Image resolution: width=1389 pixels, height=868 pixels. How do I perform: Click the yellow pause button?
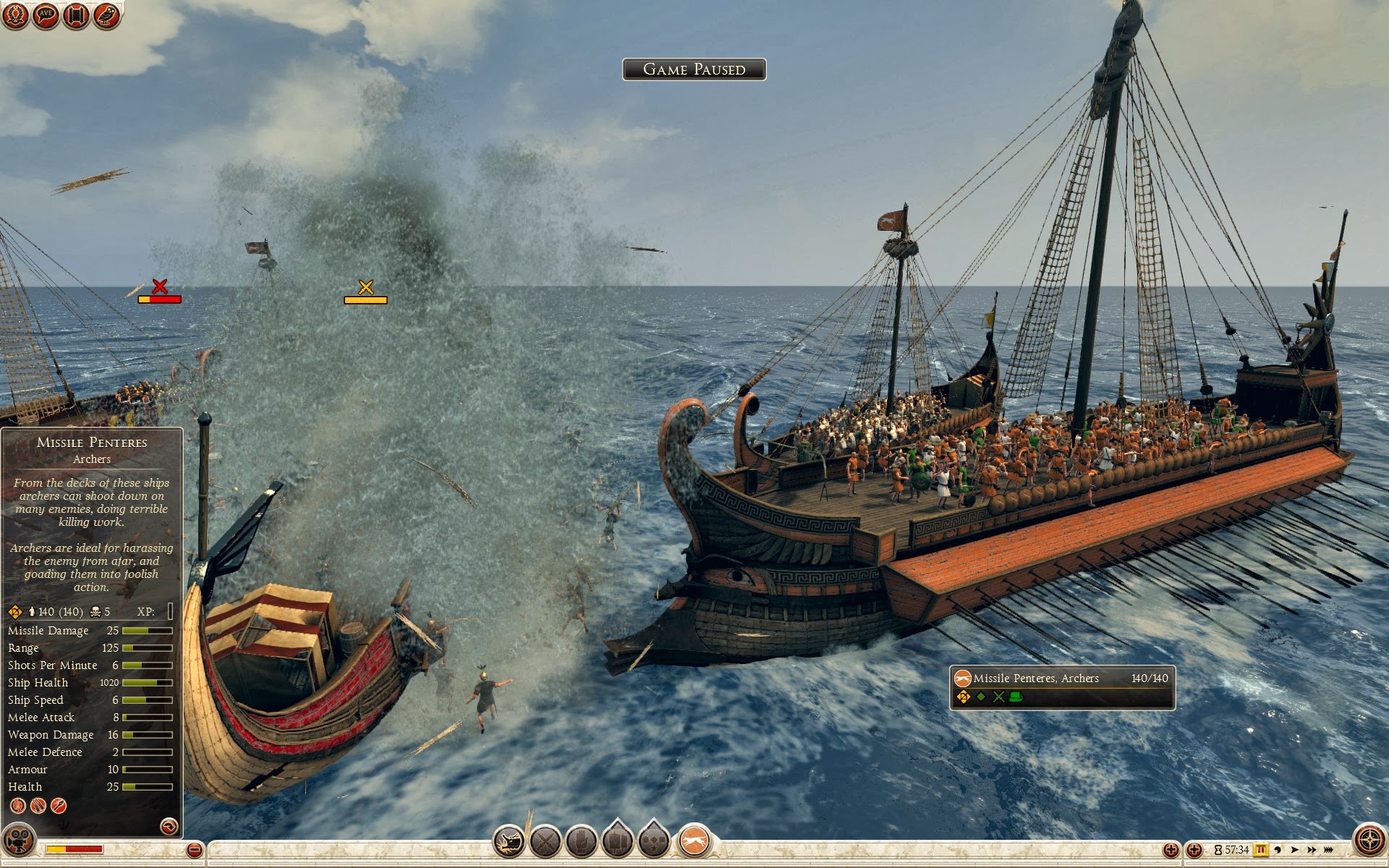[1261, 850]
